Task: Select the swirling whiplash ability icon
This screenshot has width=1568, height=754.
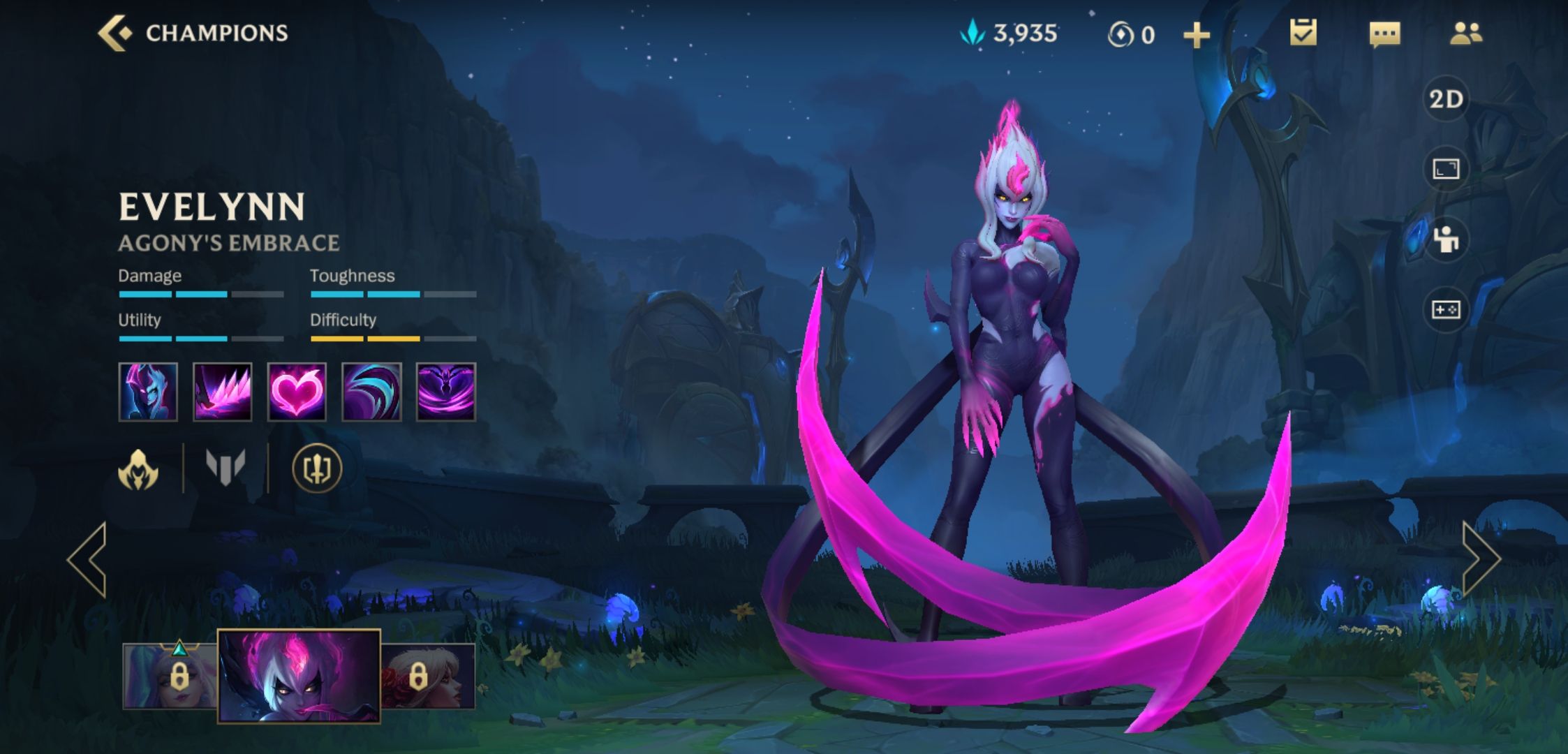Action: click(x=371, y=392)
